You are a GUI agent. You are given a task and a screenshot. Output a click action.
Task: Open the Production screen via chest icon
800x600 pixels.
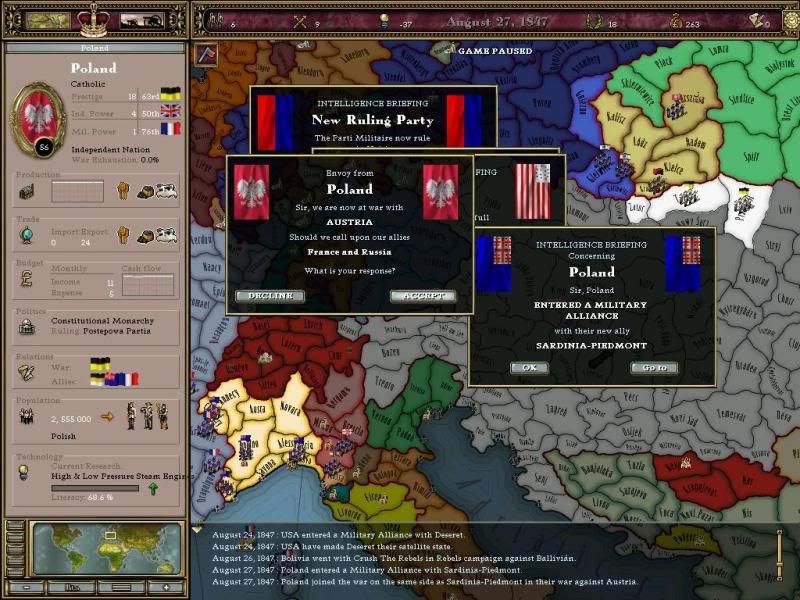coord(26,191)
